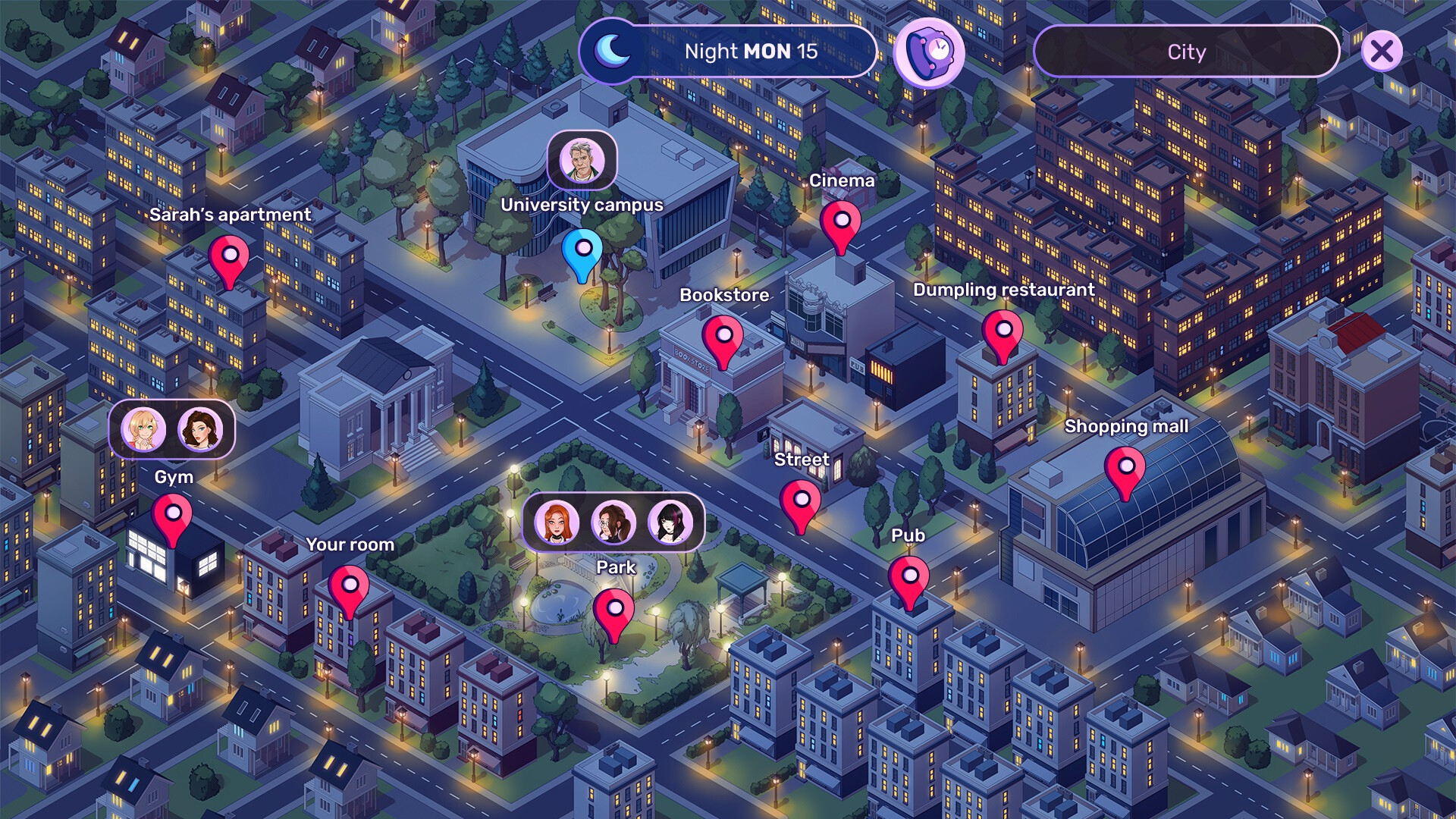Screen dimensions: 1456x819
Task: Select the black-and-pink haired girl portrait
Action: [670, 522]
